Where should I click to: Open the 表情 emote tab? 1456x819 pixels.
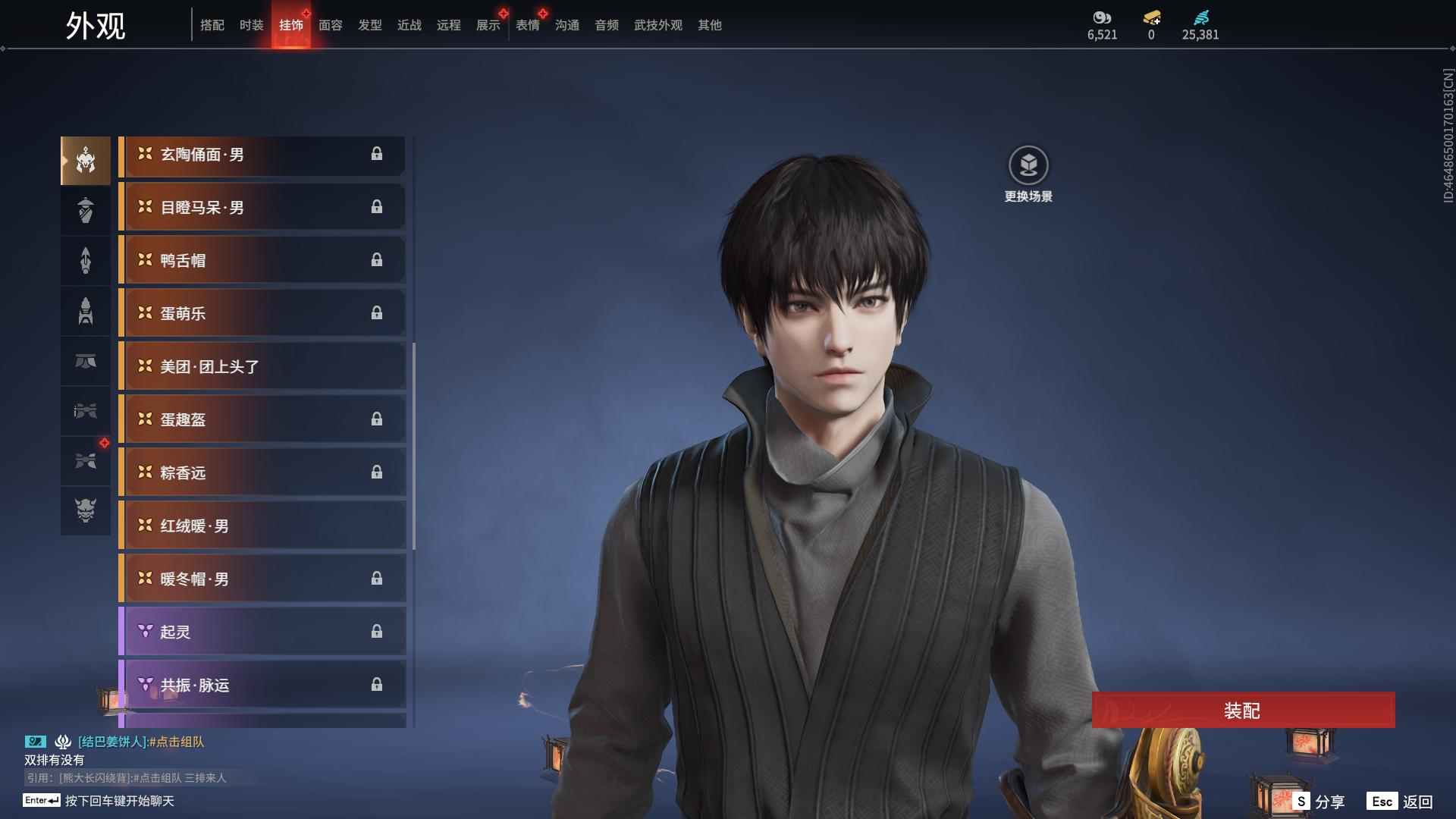point(527,25)
